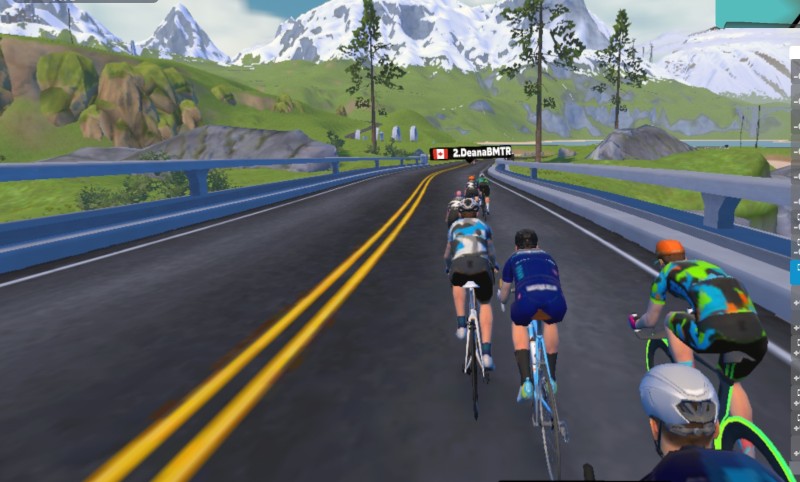This screenshot has height=482, width=800.
Task: Select the 2.DeanaBMTR rider name tag
Action: 471,153
